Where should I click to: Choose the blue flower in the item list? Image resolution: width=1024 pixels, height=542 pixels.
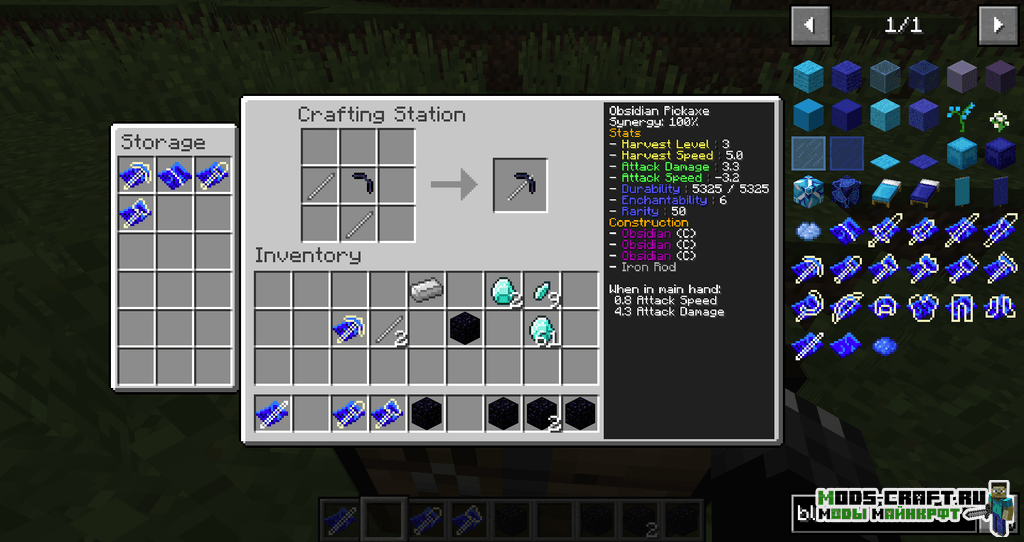pos(961,119)
